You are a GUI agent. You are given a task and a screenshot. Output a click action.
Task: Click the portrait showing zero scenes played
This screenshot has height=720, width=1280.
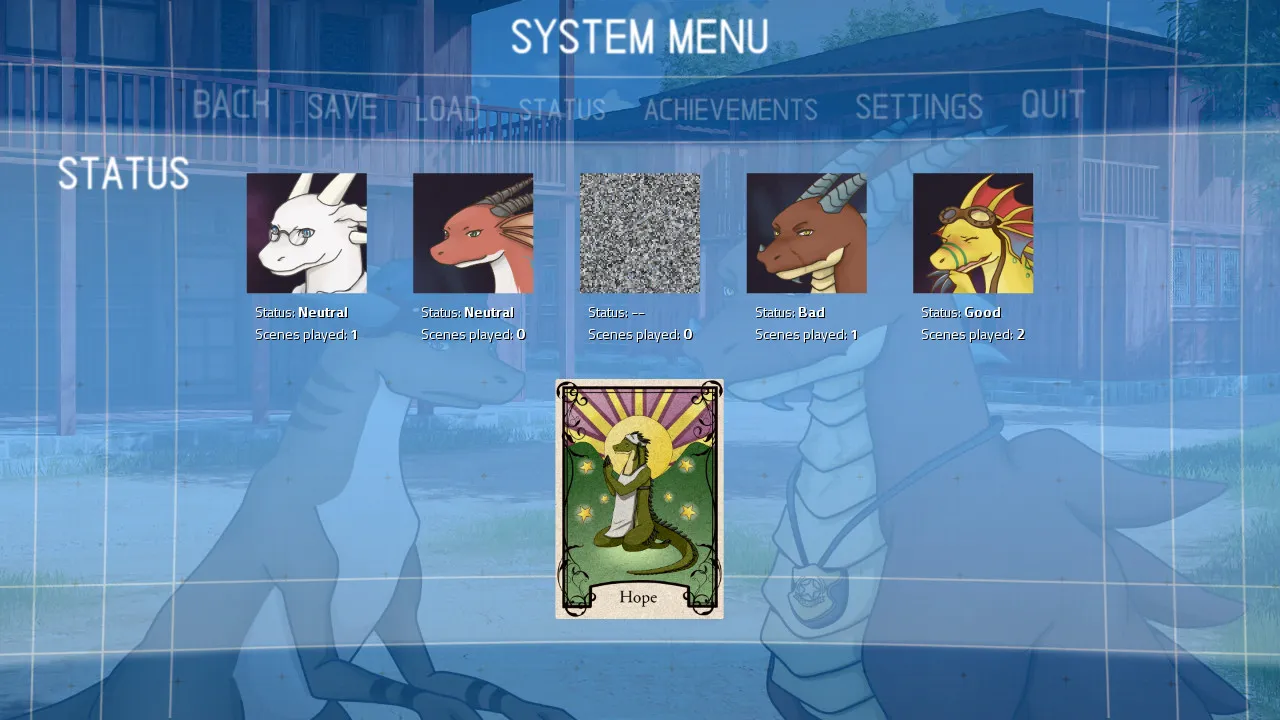[x=473, y=230]
